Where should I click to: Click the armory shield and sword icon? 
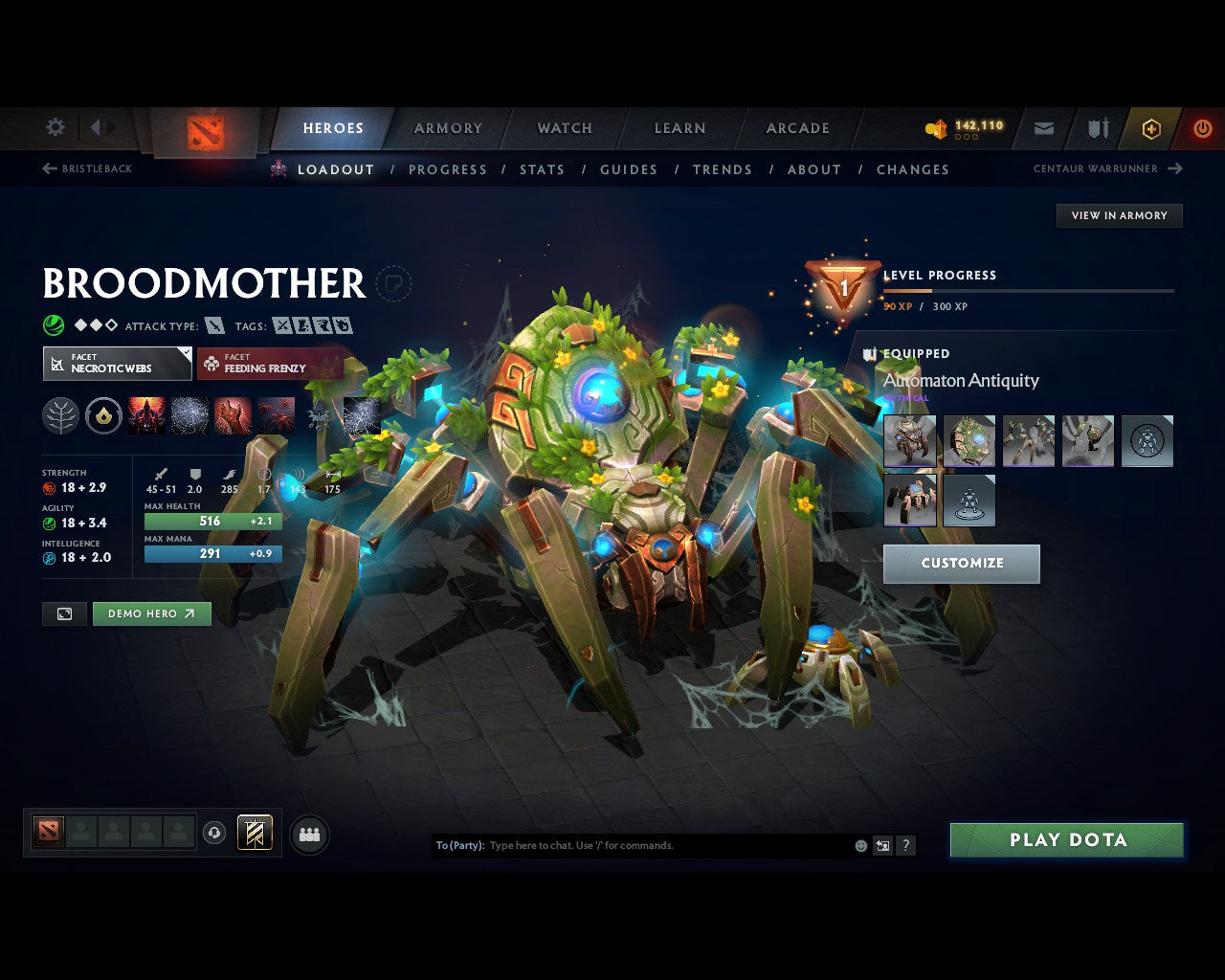tap(1097, 128)
